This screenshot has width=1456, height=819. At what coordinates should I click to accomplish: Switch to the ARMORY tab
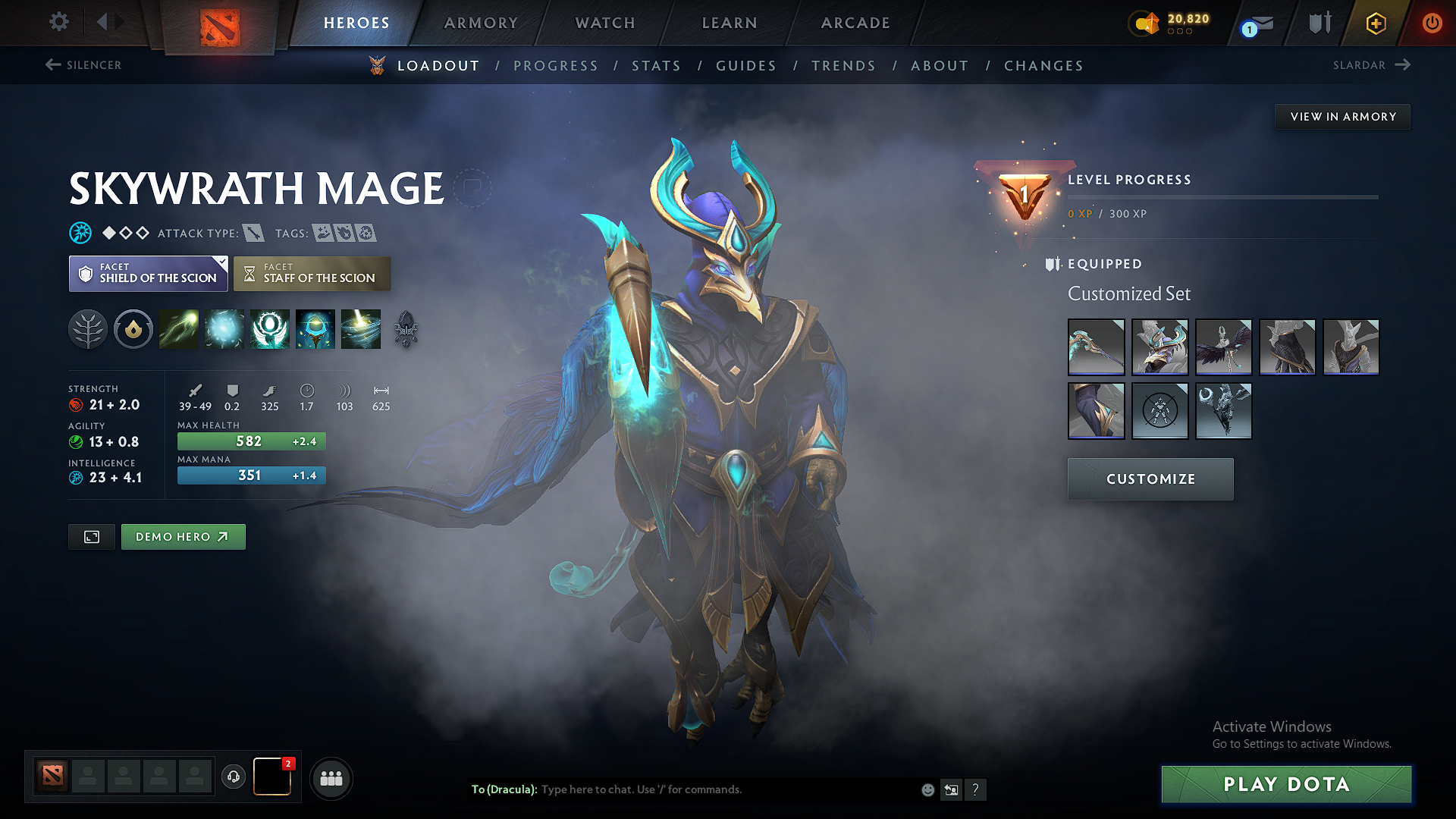481,23
